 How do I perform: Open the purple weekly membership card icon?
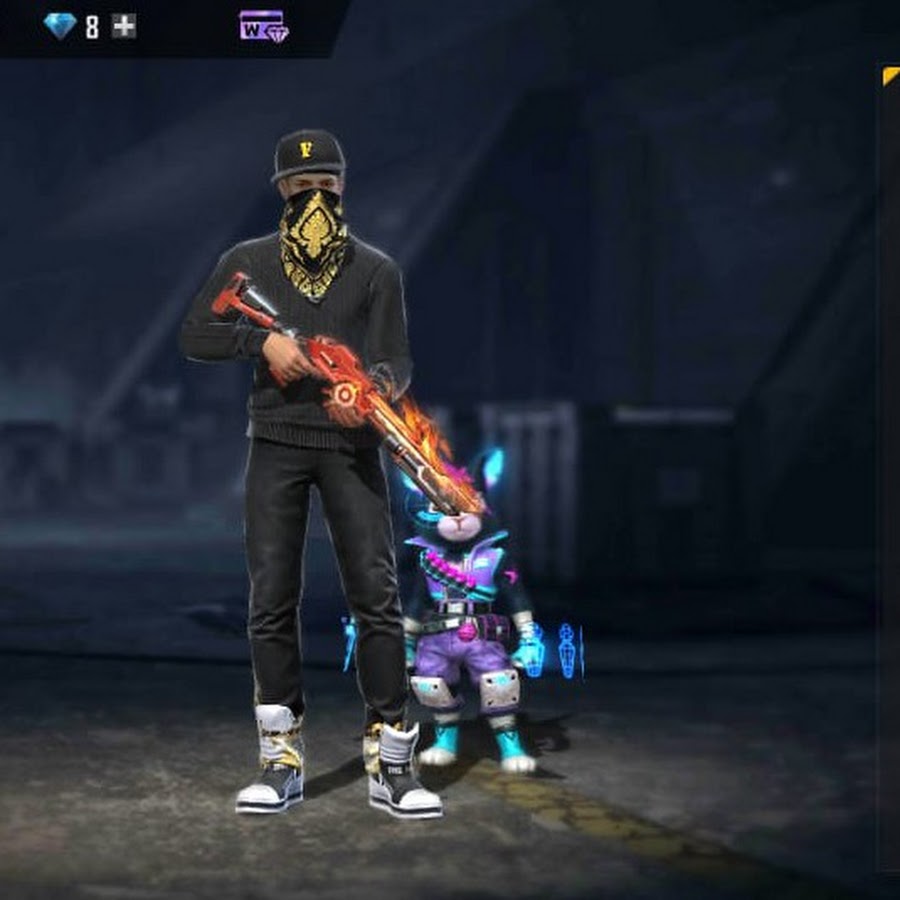click(263, 26)
